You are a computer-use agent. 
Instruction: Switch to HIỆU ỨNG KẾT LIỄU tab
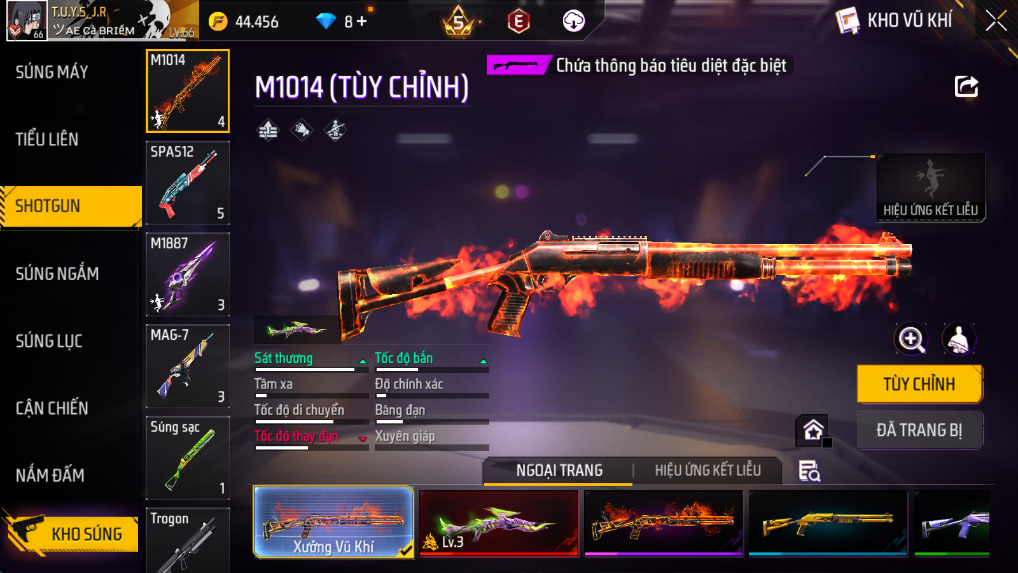pos(707,470)
